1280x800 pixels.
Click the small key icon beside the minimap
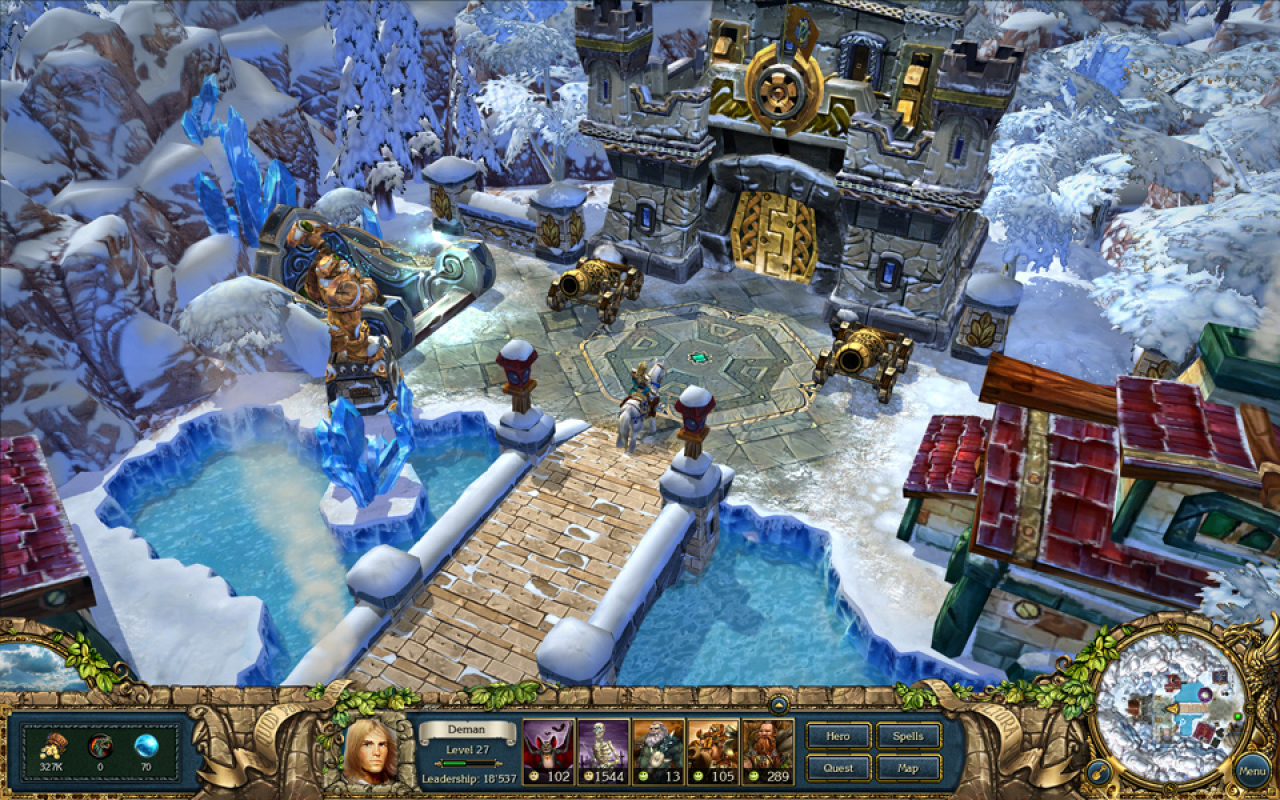click(1098, 772)
